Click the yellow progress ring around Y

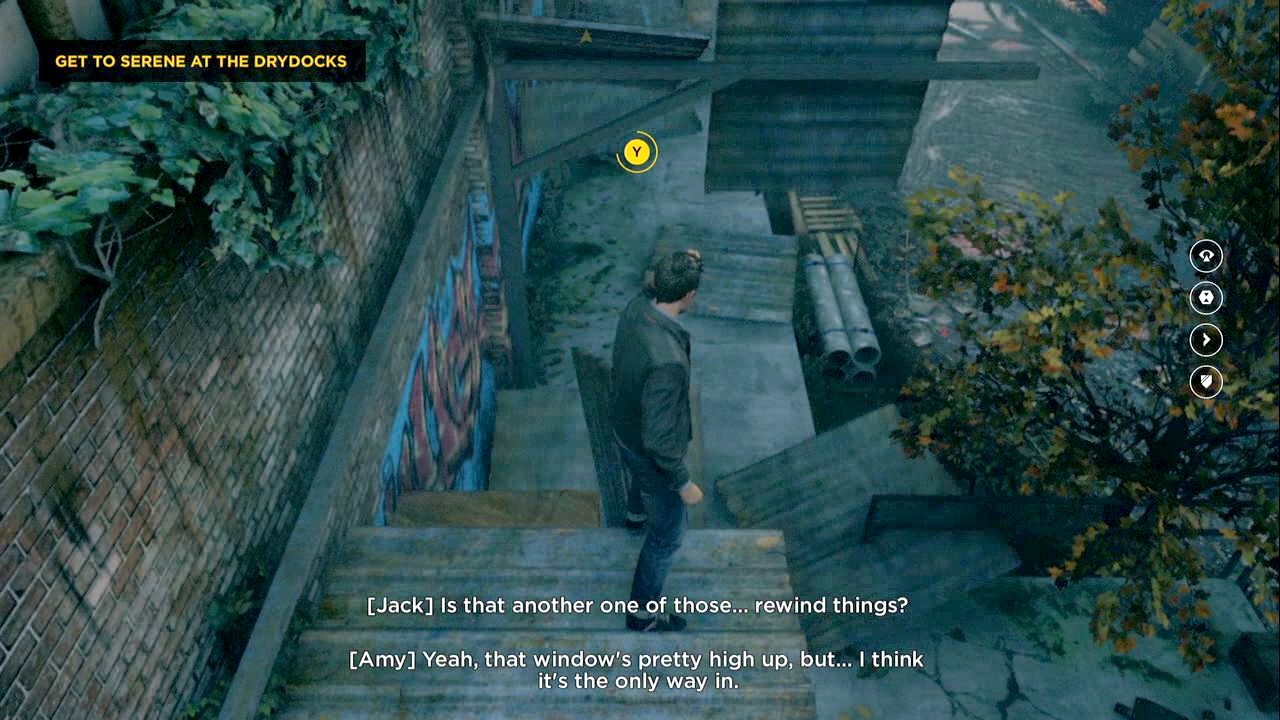(x=635, y=152)
